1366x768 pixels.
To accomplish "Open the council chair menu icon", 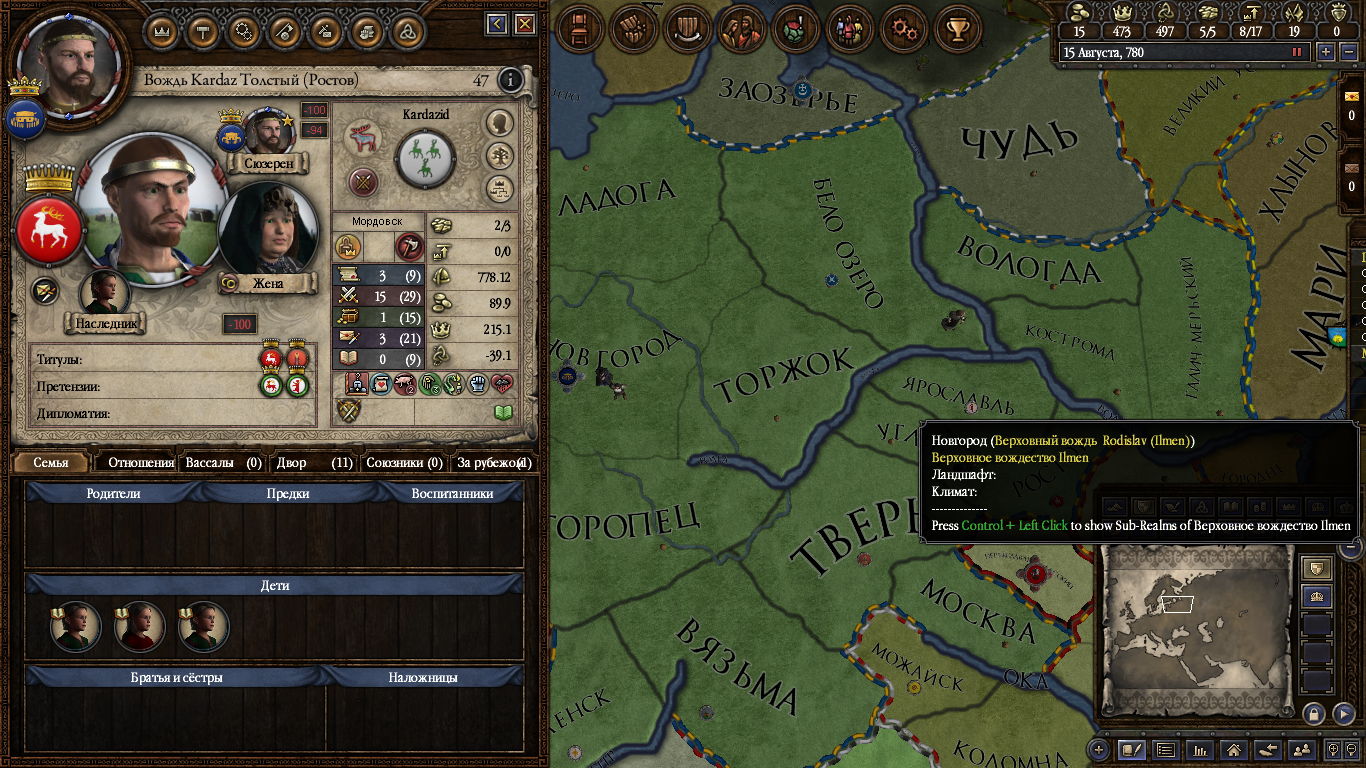I will [580, 29].
